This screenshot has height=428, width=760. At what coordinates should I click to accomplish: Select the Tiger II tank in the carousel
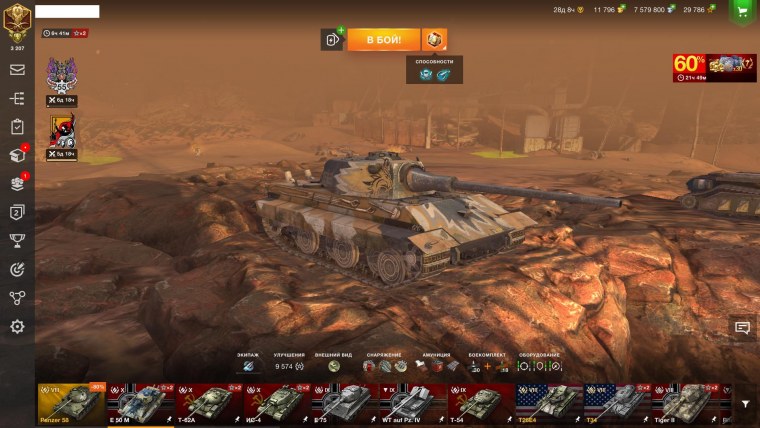point(684,403)
